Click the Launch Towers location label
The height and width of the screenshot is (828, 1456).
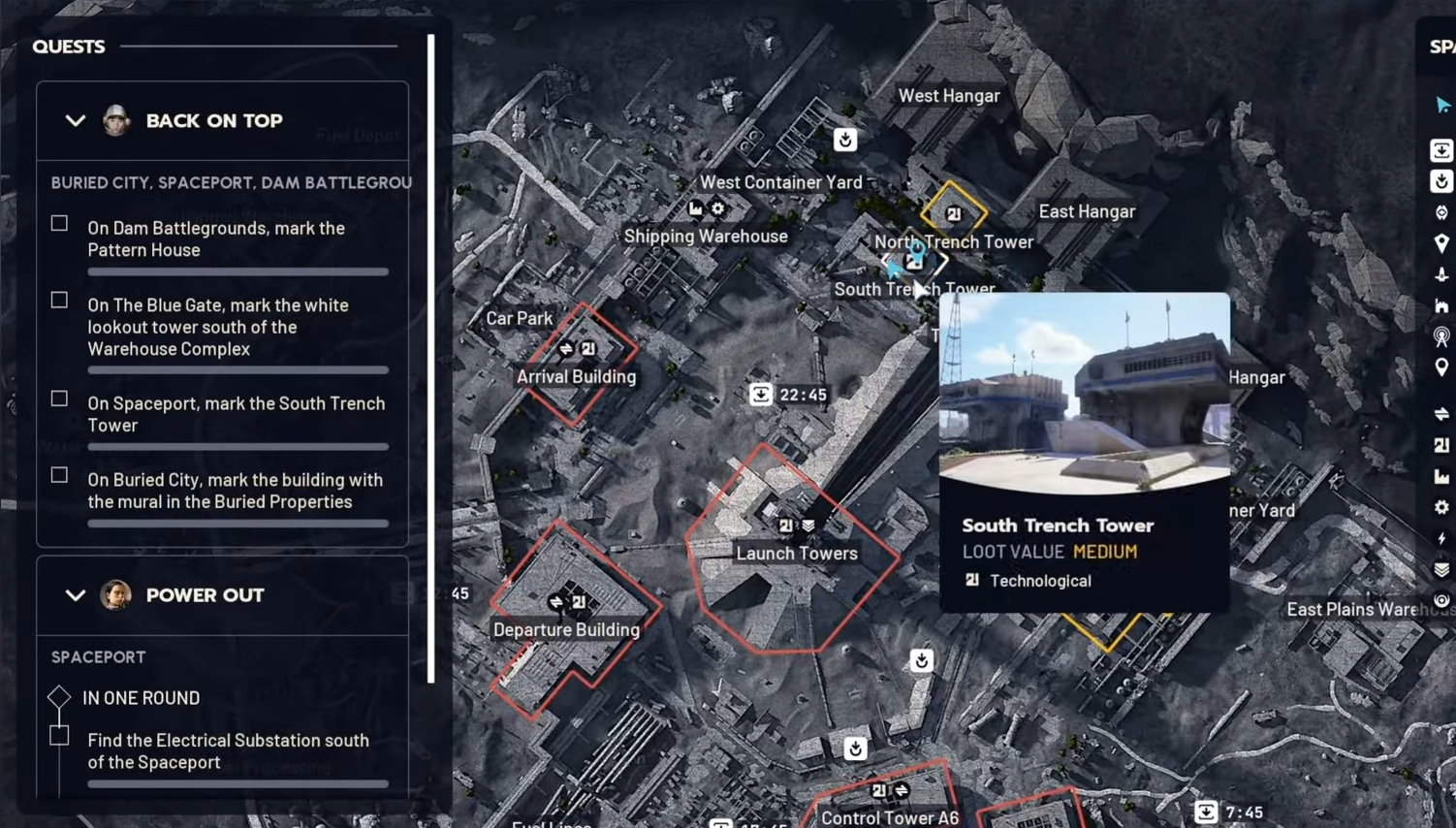(797, 553)
